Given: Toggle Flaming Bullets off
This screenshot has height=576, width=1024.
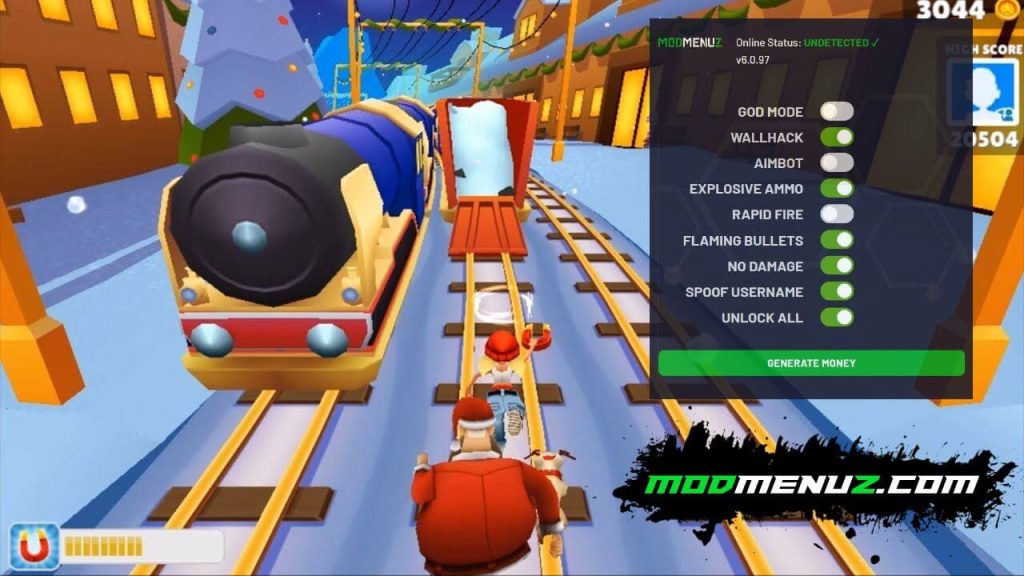Looking at the screenshot, I should click(x=837, y=240).
